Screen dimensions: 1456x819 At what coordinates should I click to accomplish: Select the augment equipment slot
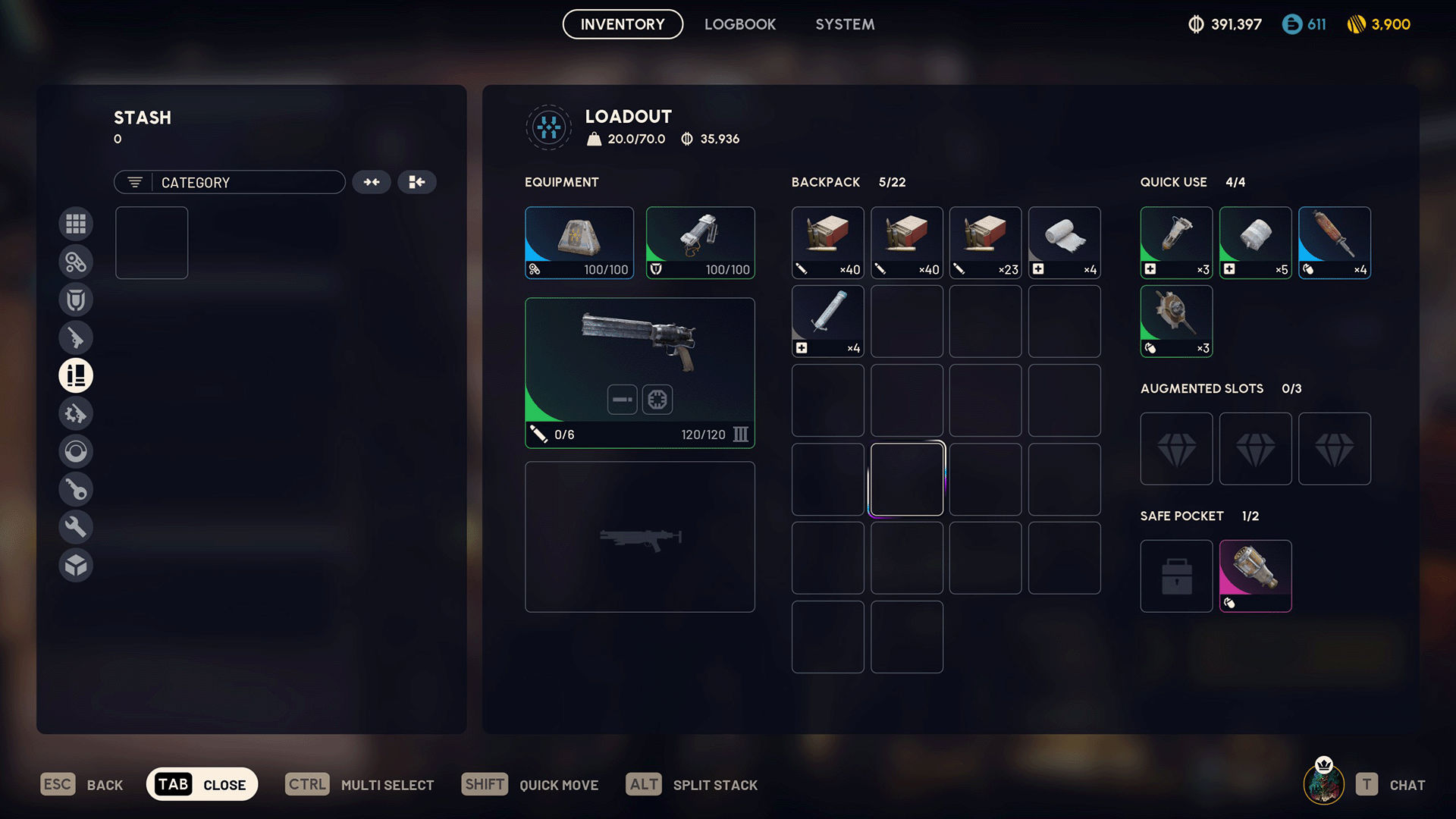[579, 243]
